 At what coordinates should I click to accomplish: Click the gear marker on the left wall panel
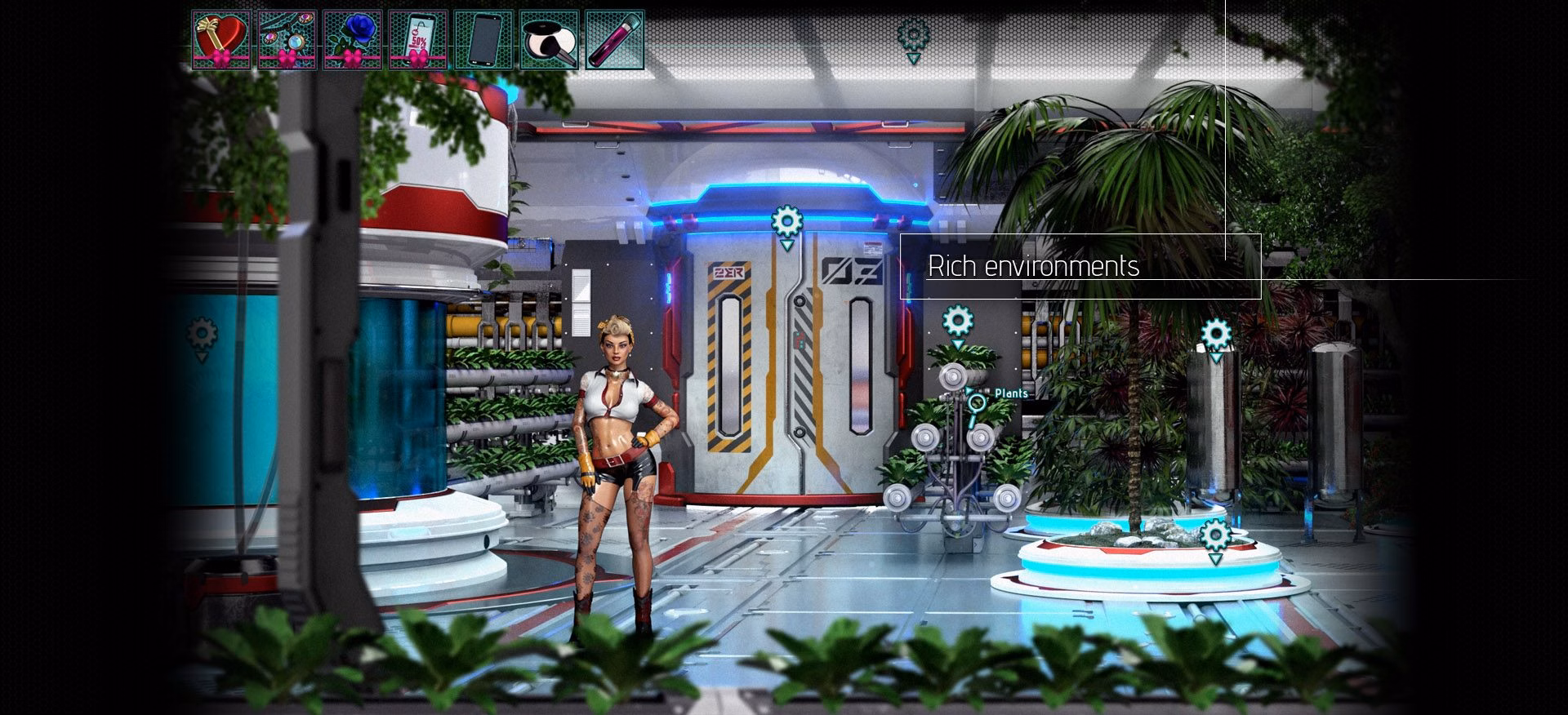pyautogui.click(x=200, y=331)
